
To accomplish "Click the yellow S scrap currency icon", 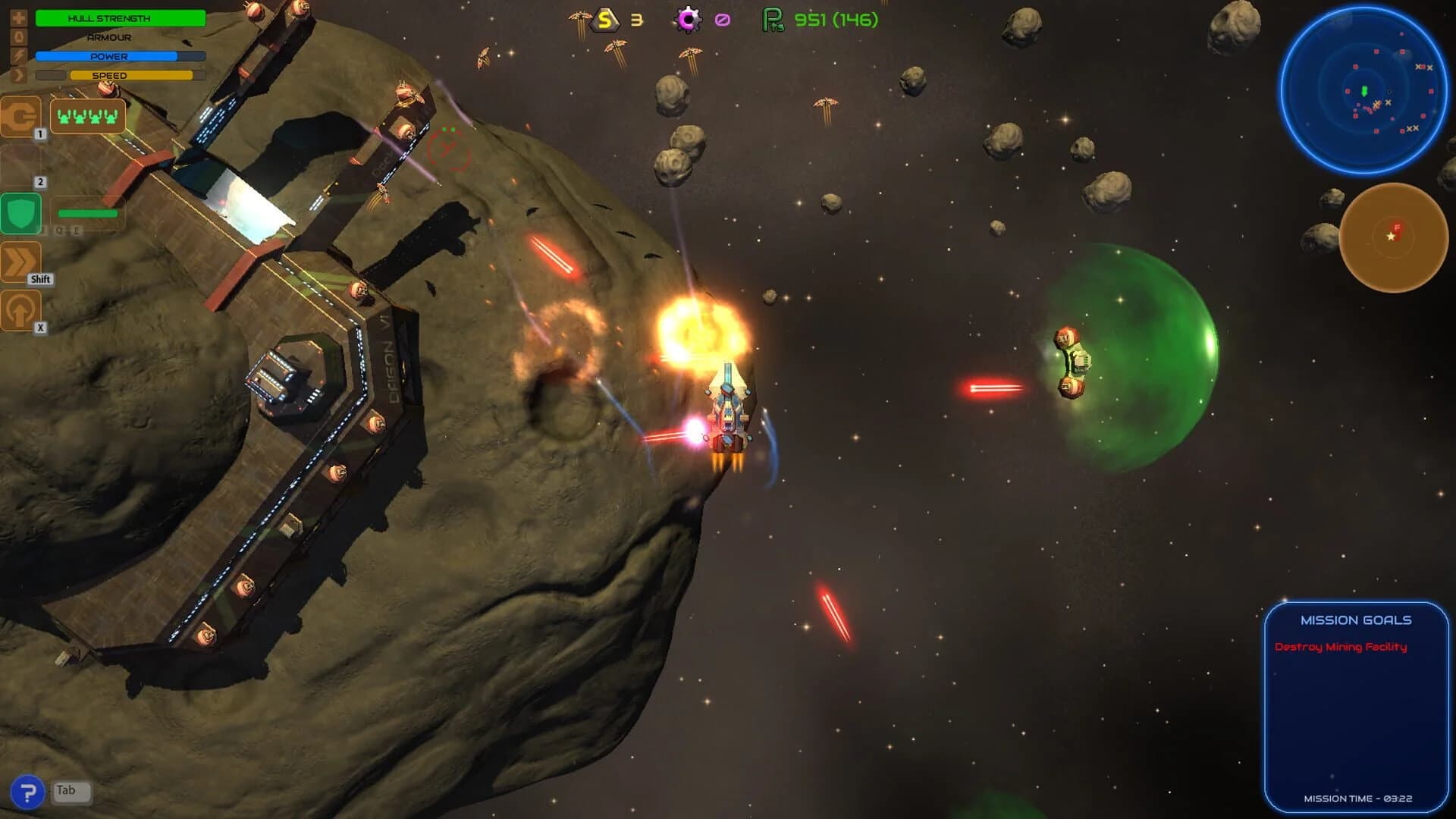I will (x=604, y=19).
